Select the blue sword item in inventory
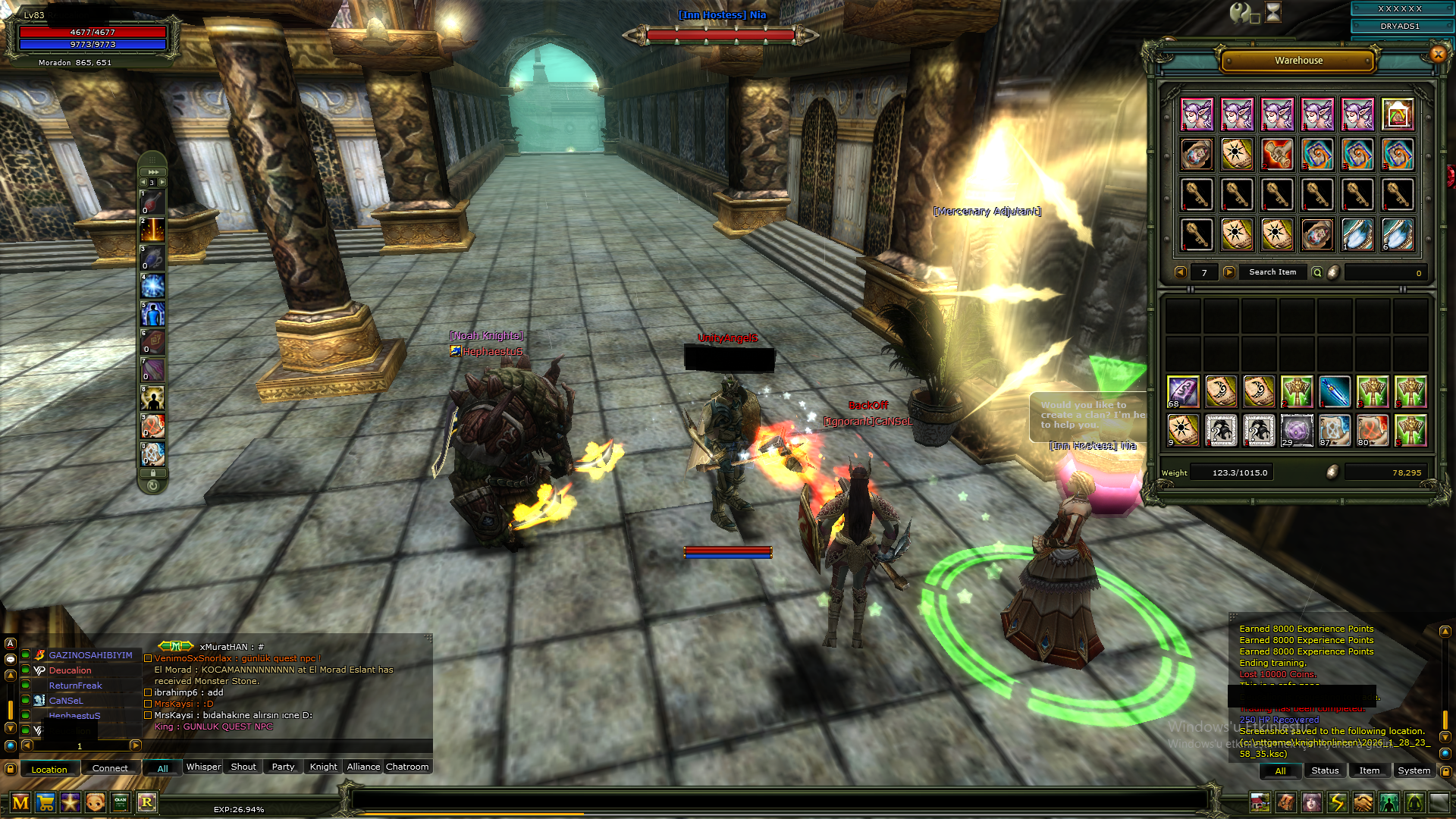Screen dimensions: 1456x819 [1335, 392]
